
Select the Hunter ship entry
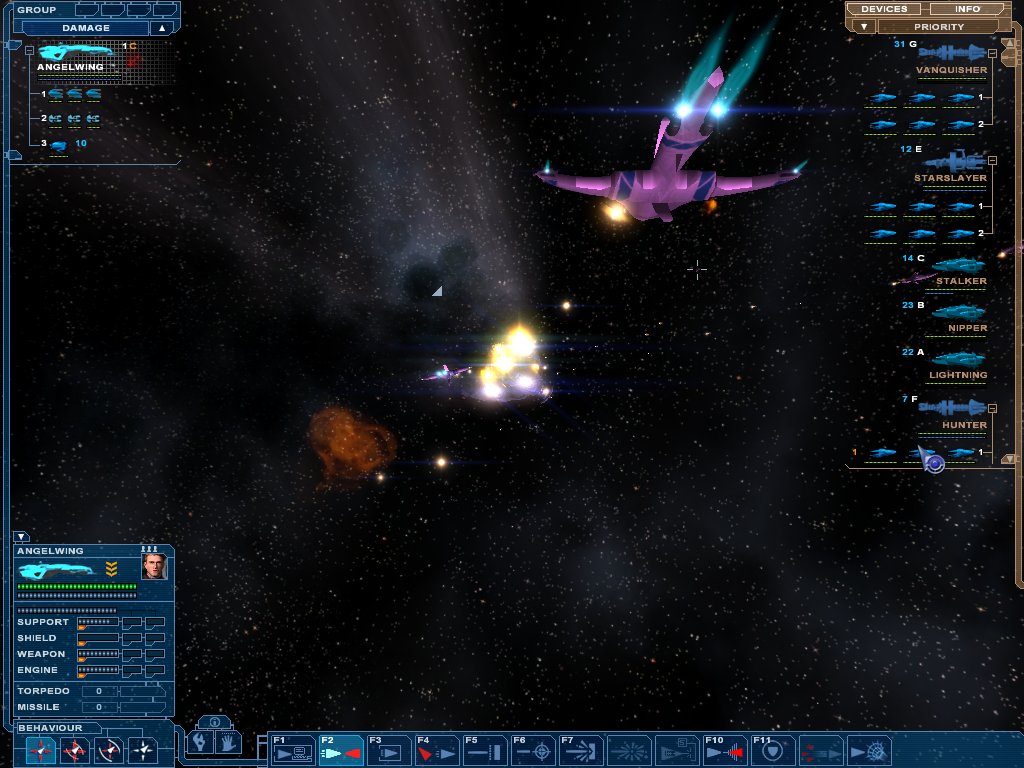[x=951, y=408]
